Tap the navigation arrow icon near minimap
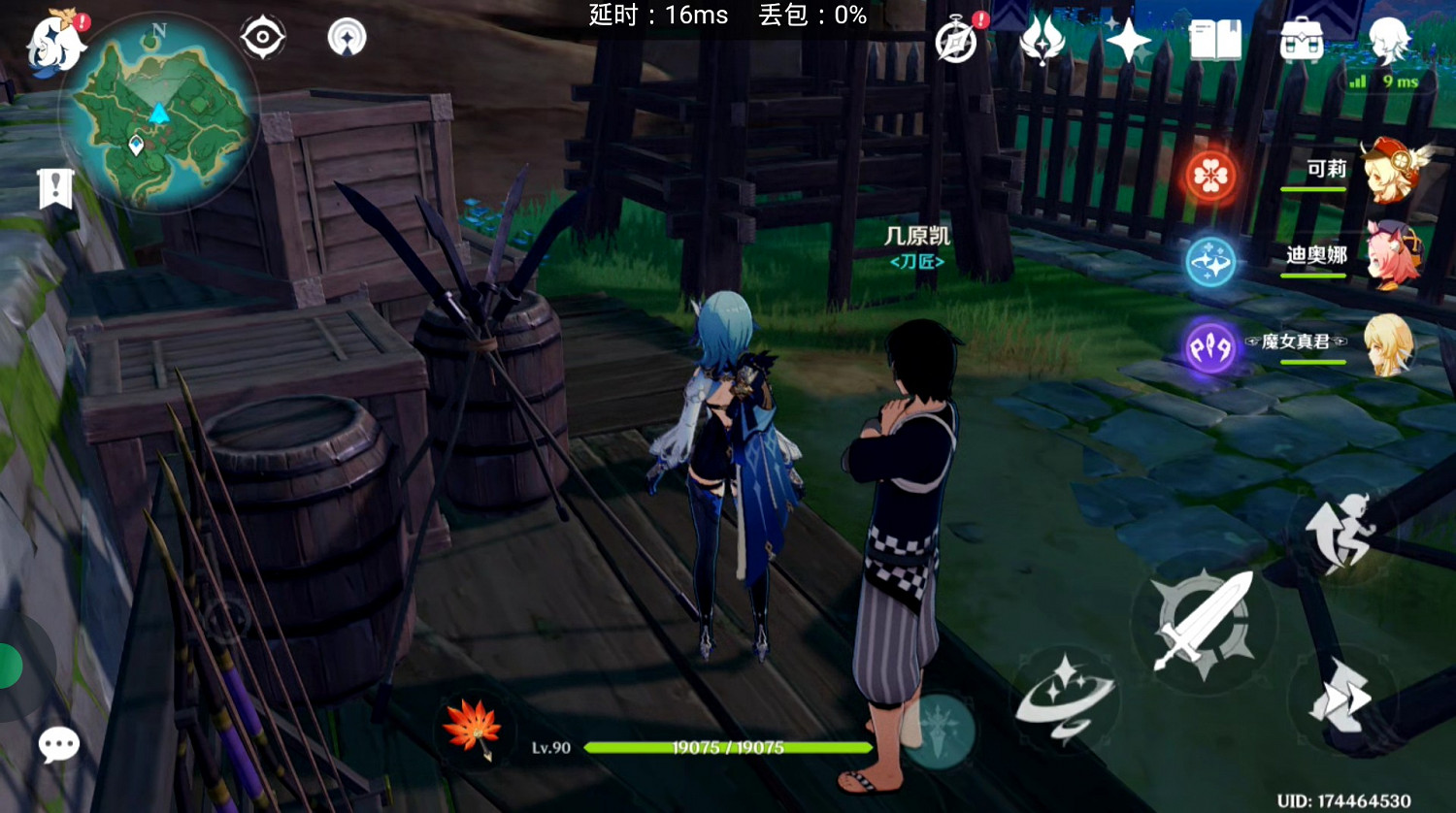The width and height of the screenshot is (1456, 813). pyautogui.click(x=347, y=36)
